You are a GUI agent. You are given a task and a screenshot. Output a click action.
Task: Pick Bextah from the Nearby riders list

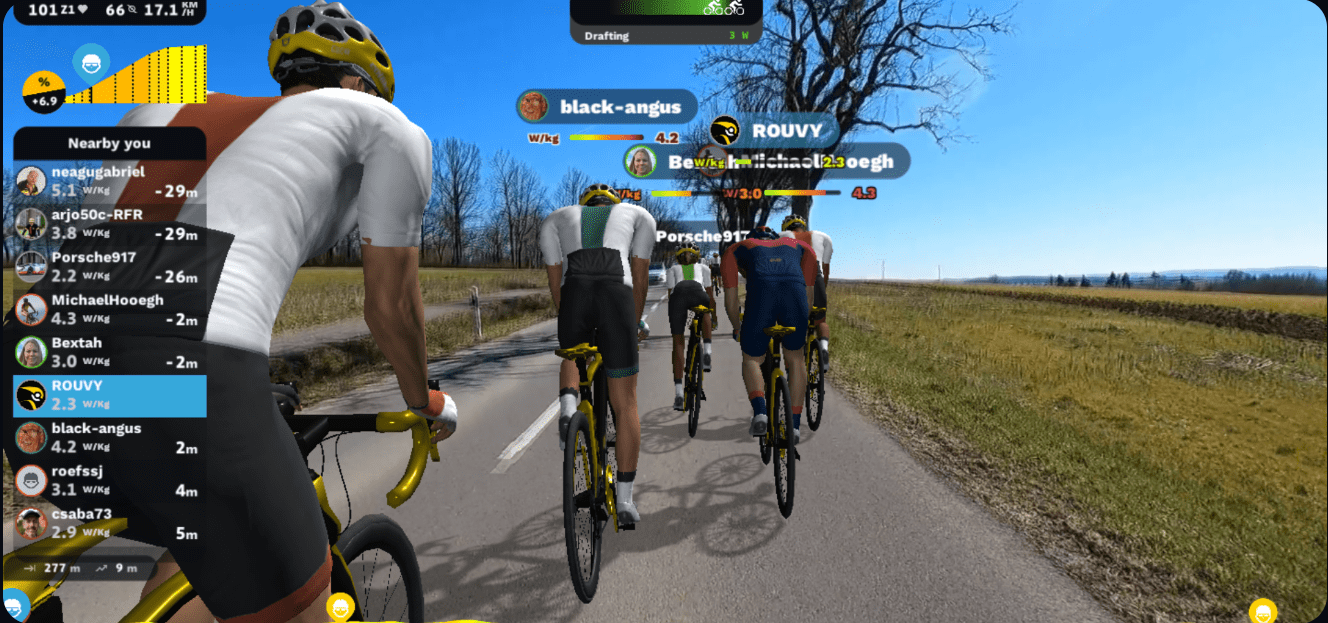tap(108, 352)
